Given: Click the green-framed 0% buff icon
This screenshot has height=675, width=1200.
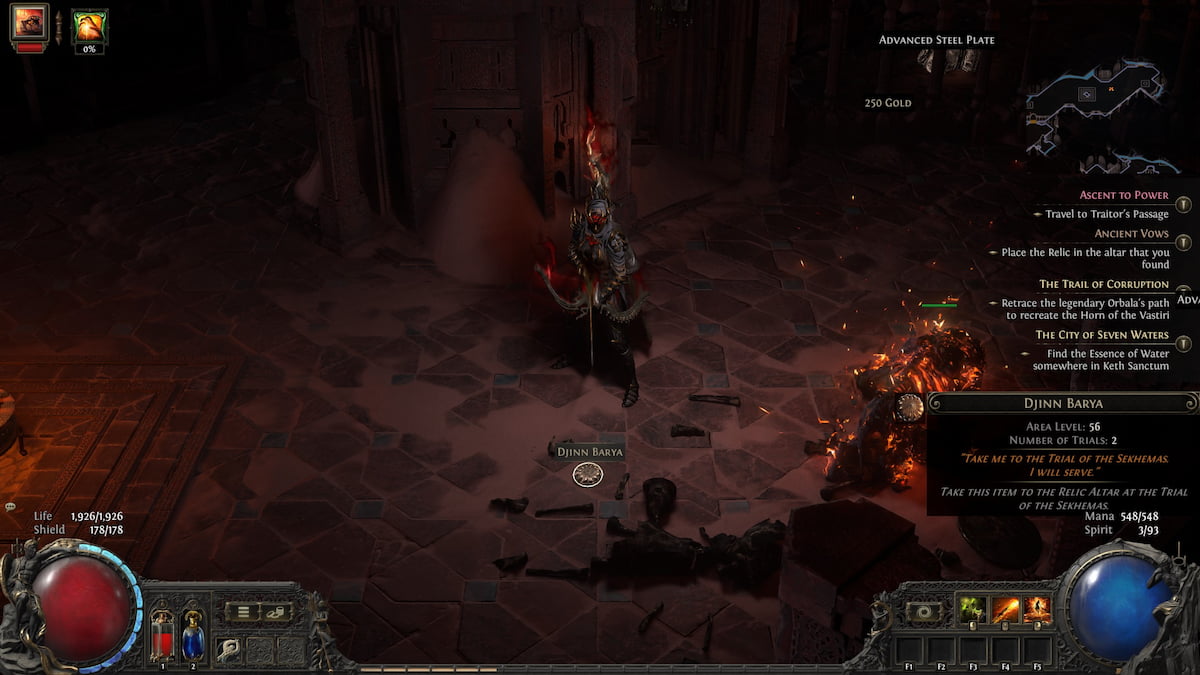Looking at the screenshot, I should 90,28.
